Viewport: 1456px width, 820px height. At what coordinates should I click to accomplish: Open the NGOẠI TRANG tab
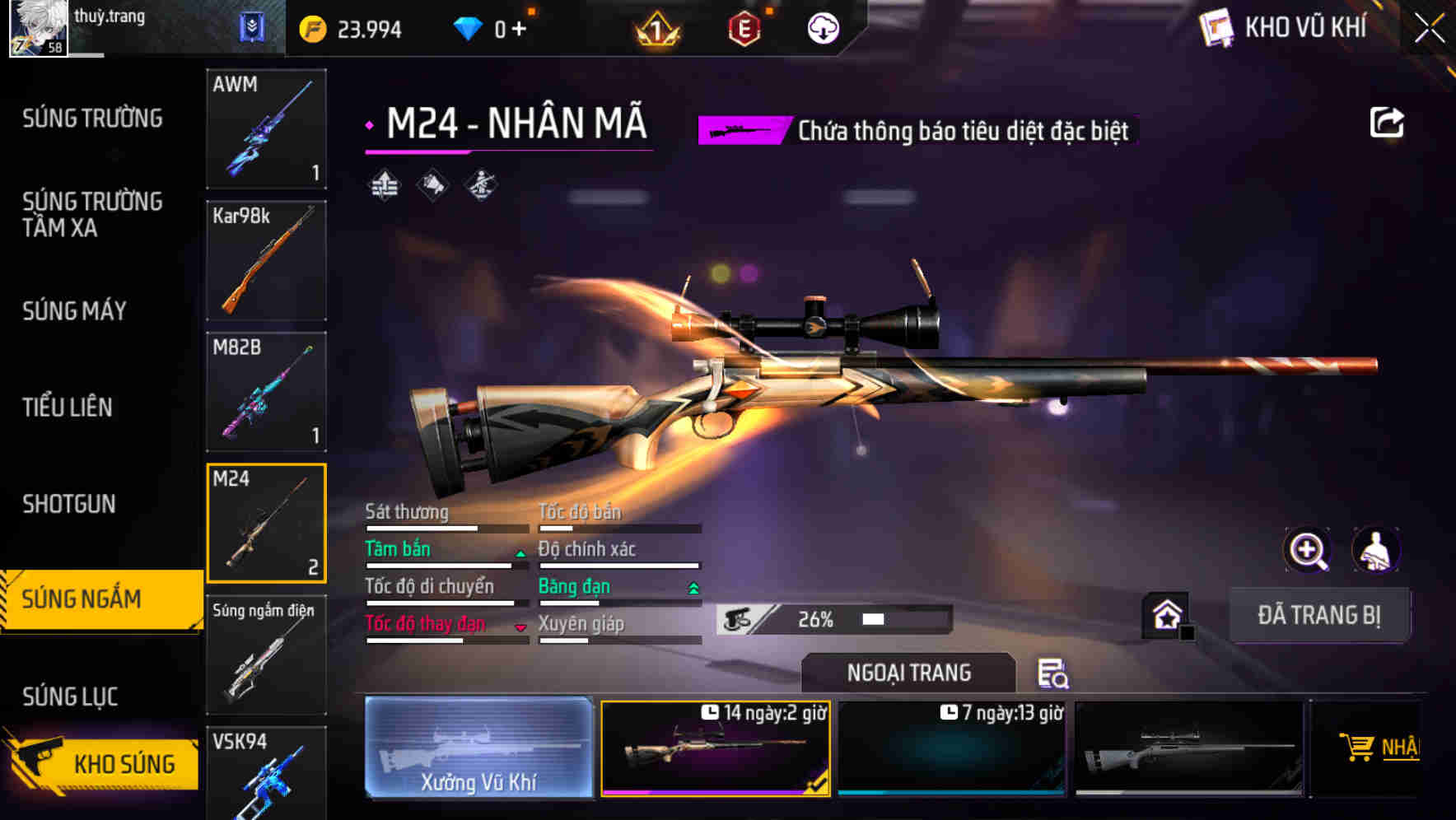908,673
